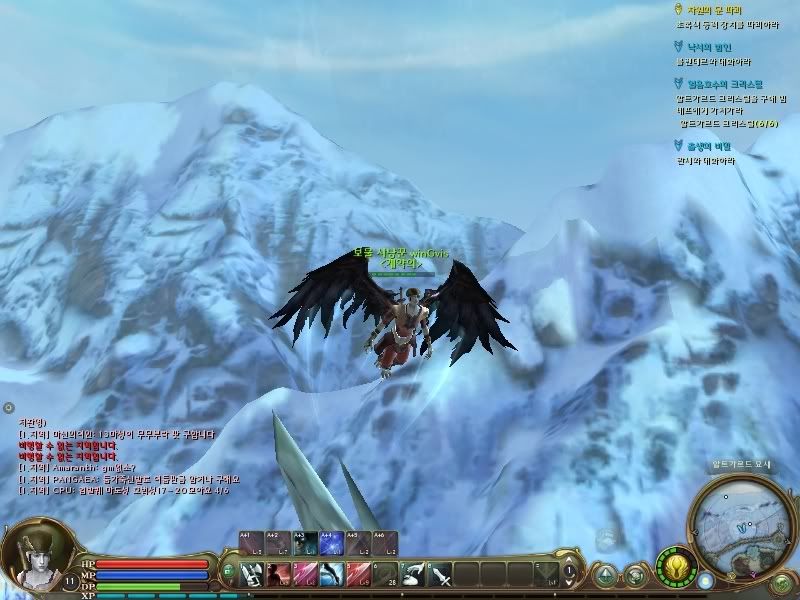Open the 얼음호수의 크리스탈 quest entry
Image resolution: width=800 pixels, height=600 pixels.
point(719,84)
